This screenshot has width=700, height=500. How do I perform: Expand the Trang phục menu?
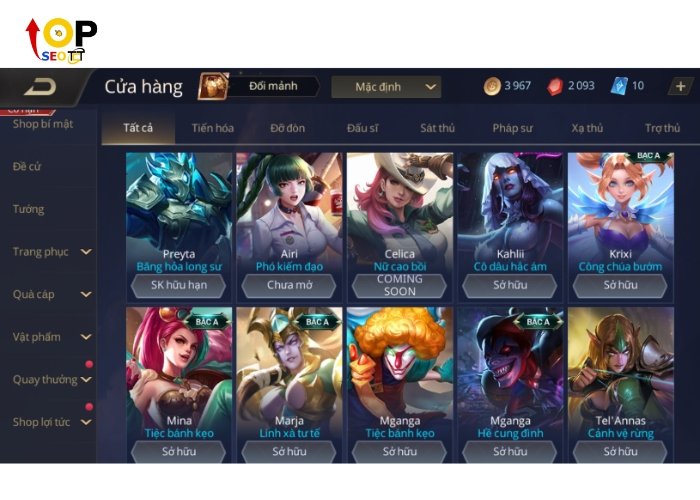[50, 252]
